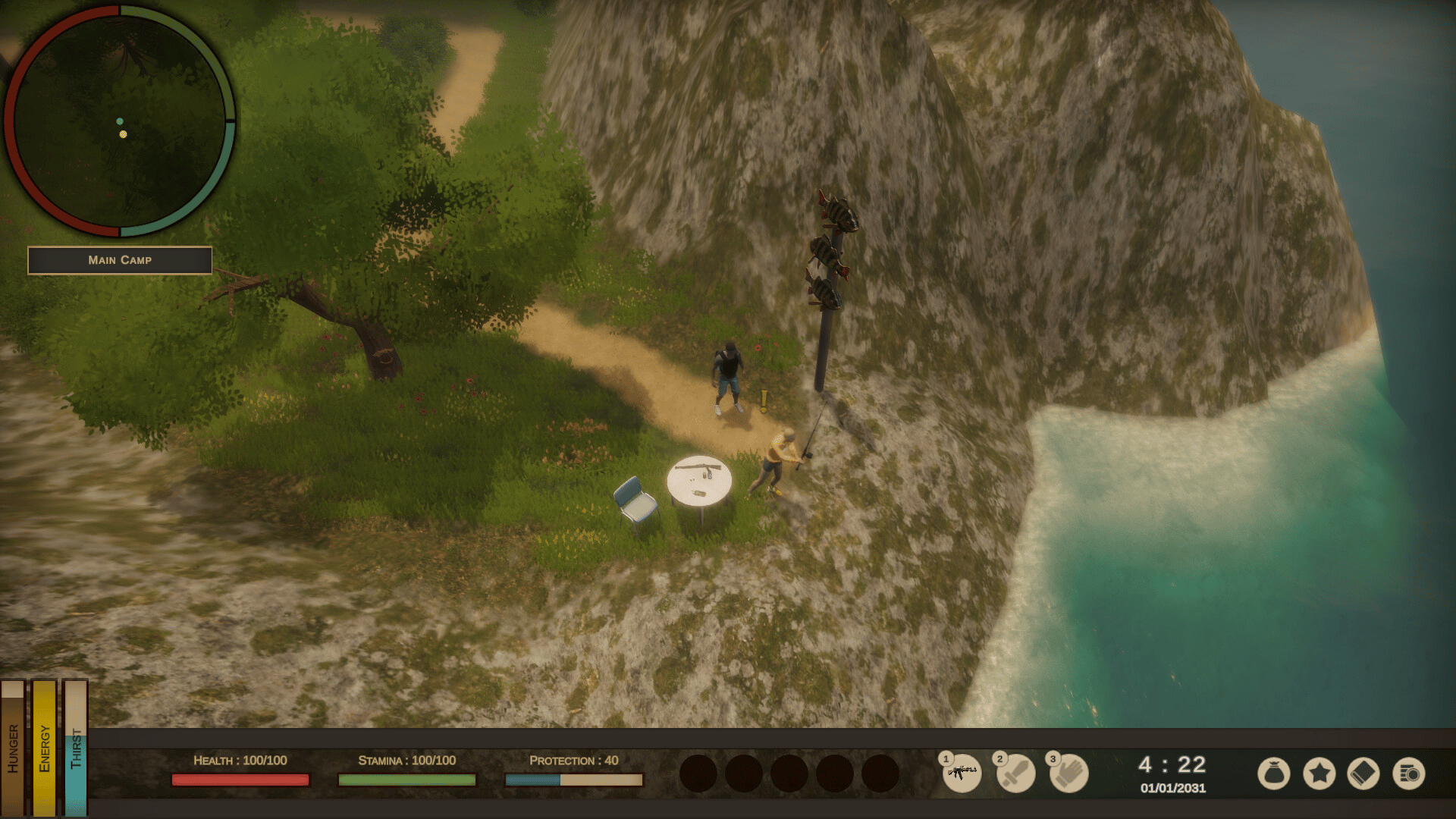The image size is (1456, 819).
Task: Switch to the melee sword slot
Action: 1015,773
